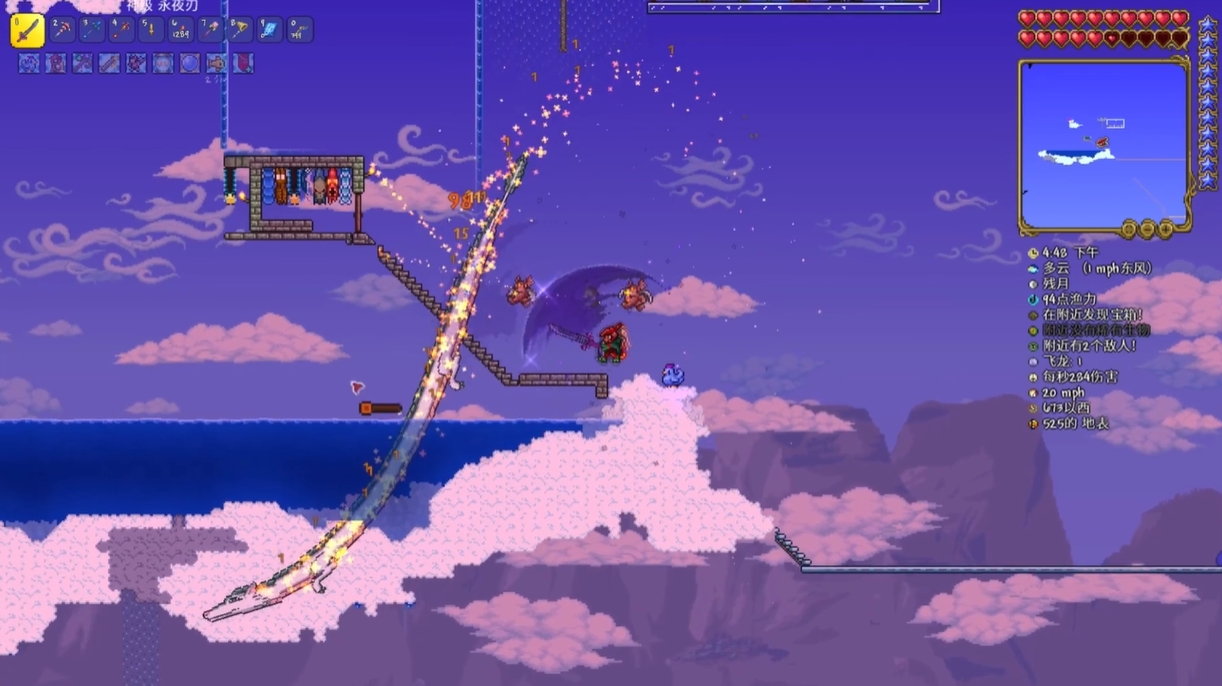
Task: Select the golden bell in slot 8
Action: click(x=240, y=30)
